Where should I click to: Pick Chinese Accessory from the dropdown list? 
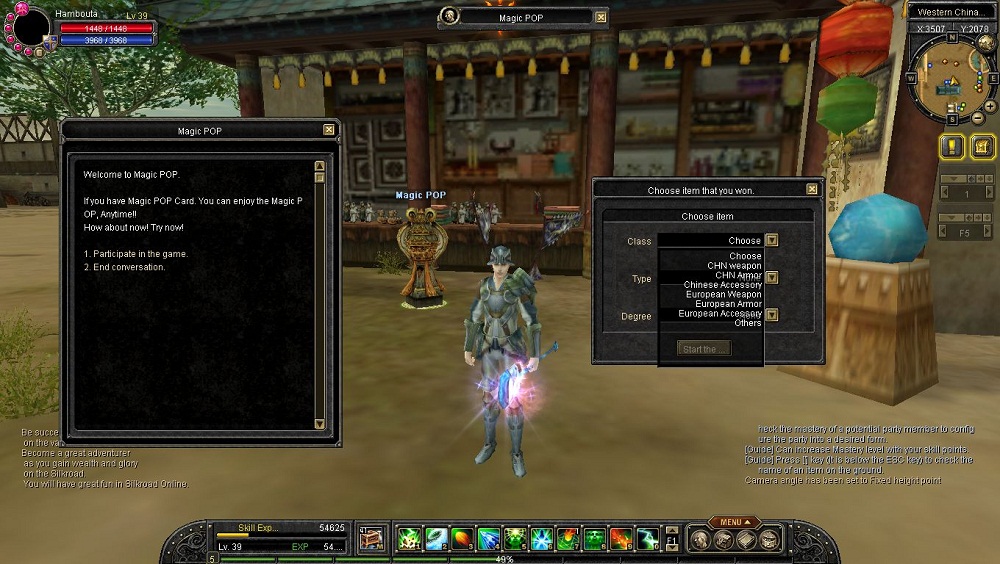click(x=722, y=285)
